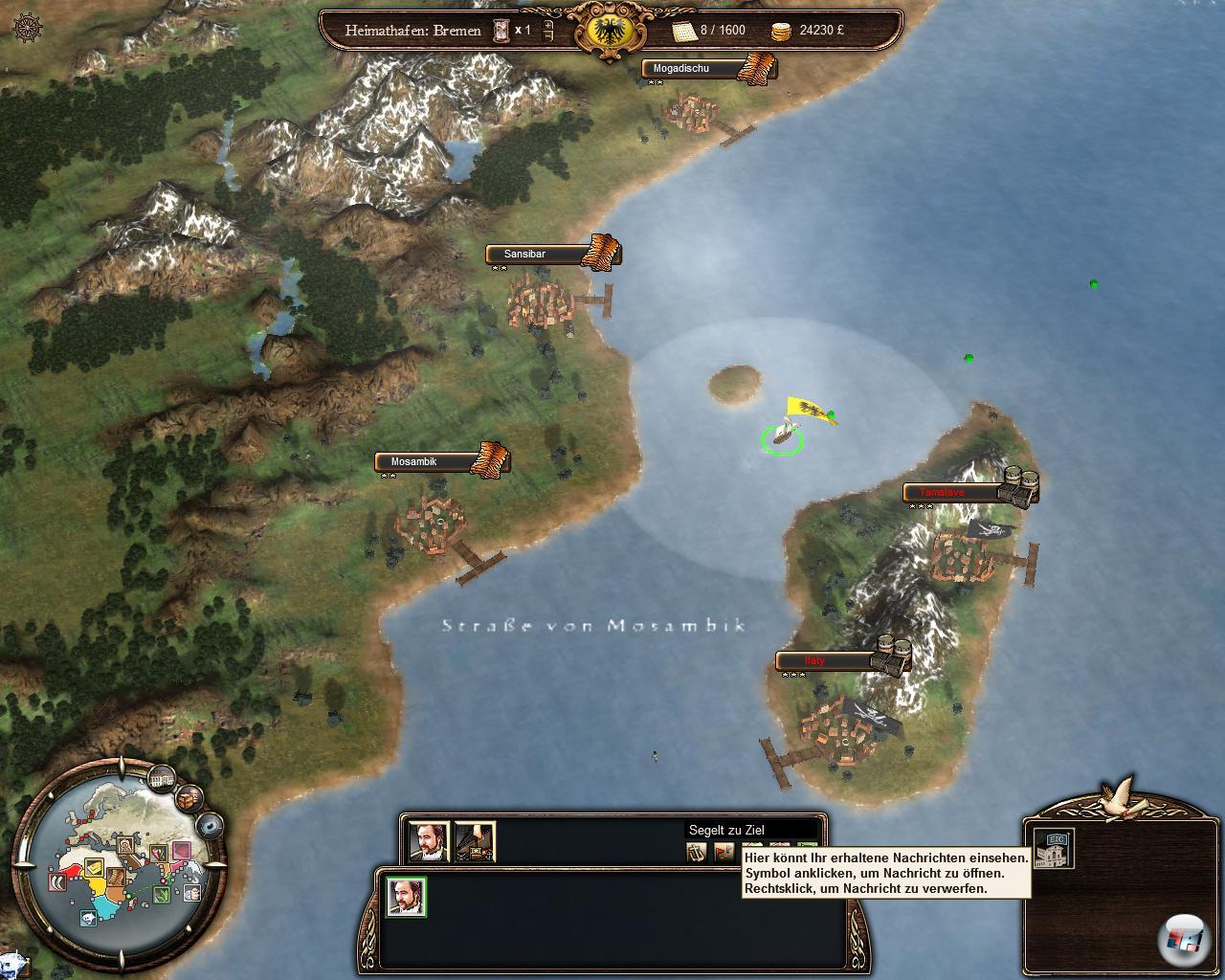Toggle the storm vortex button by minimap
This screenshot has width=1225, height=980.
coord(211,825)
